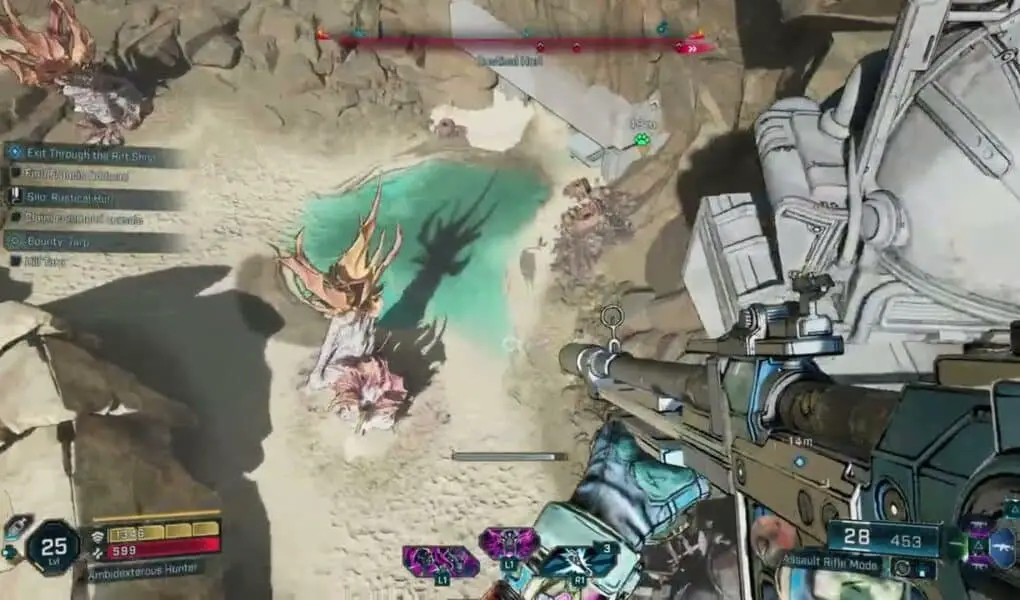Click the green waypoint marker on the compass

641,139
